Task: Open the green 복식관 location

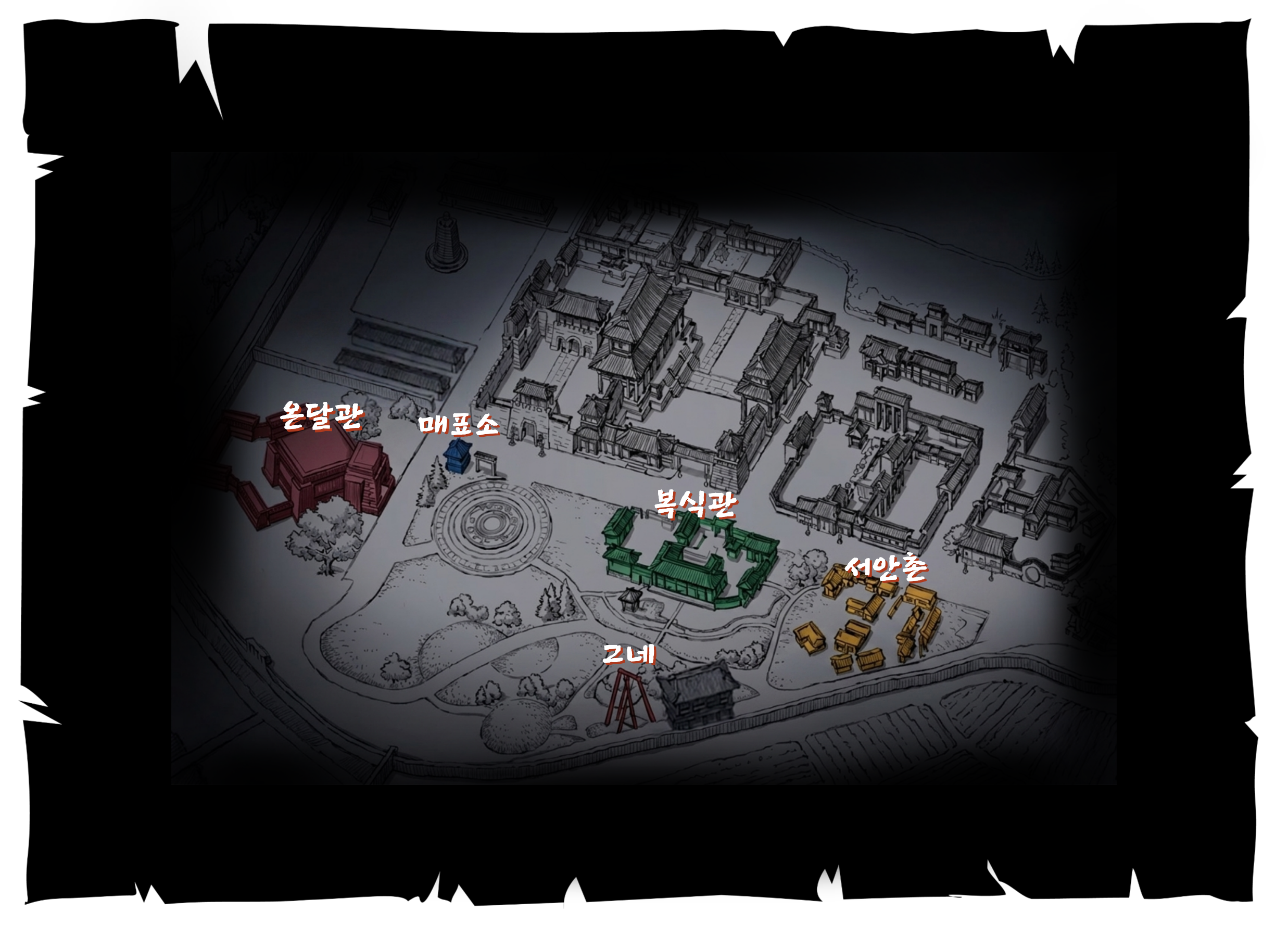Action: click(688, 560)
